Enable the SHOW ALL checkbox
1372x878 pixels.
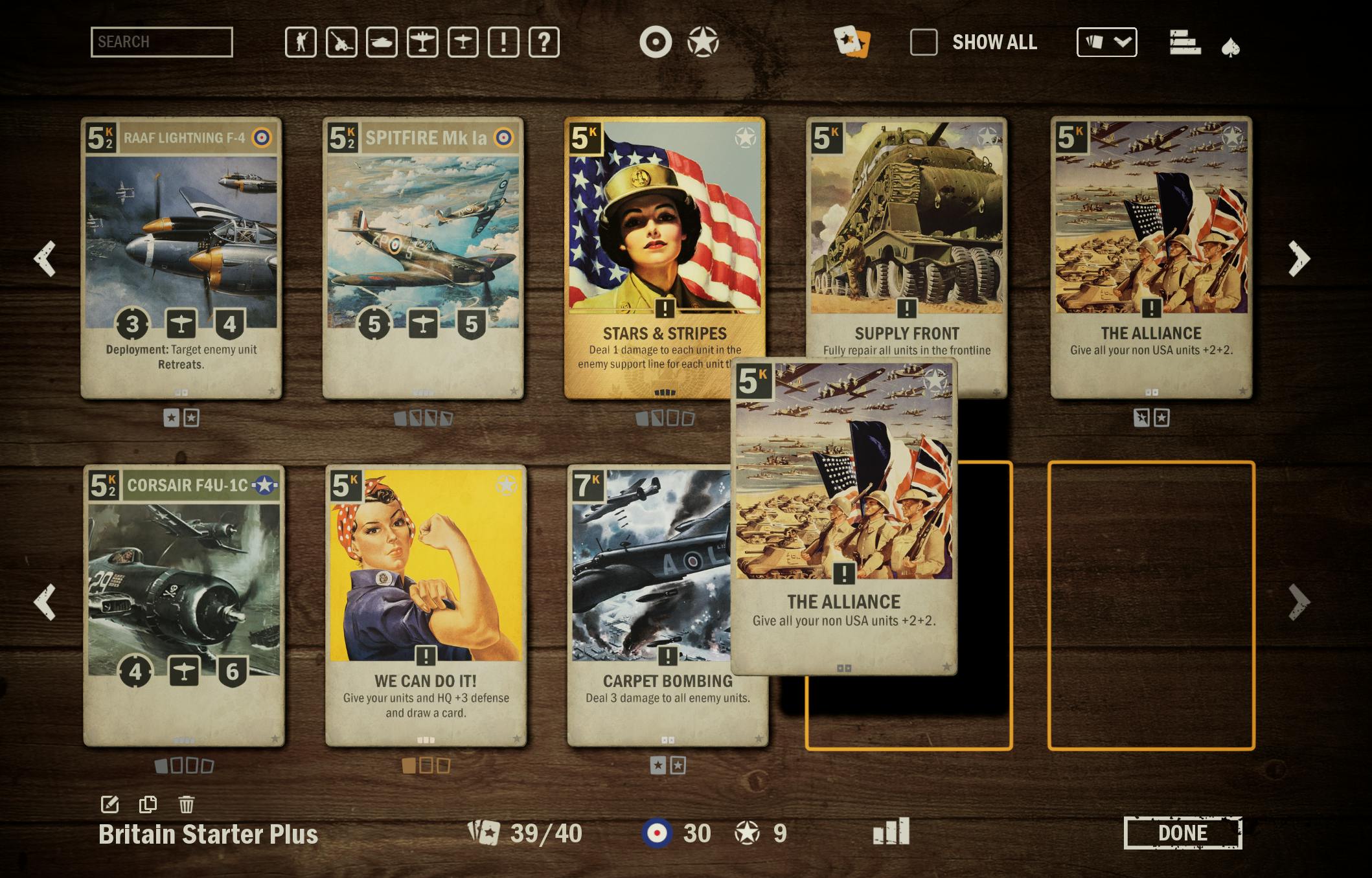(x=924, y=42)
